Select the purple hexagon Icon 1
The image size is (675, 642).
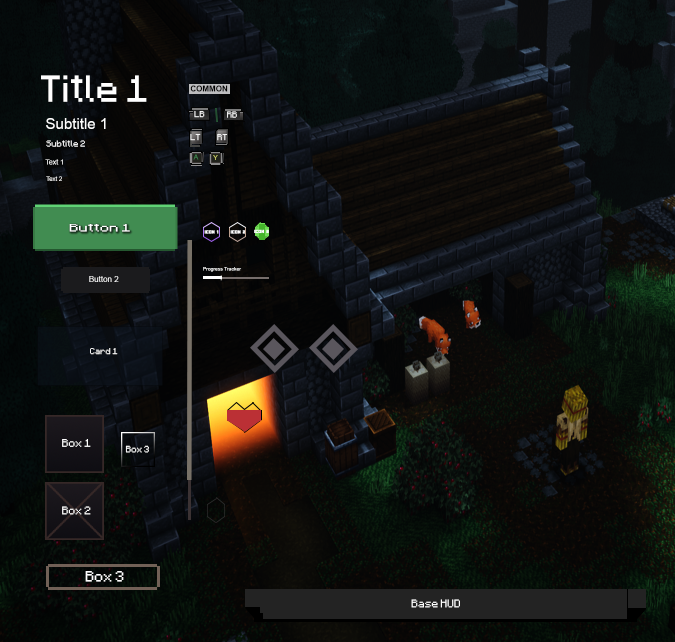(211, 231)
